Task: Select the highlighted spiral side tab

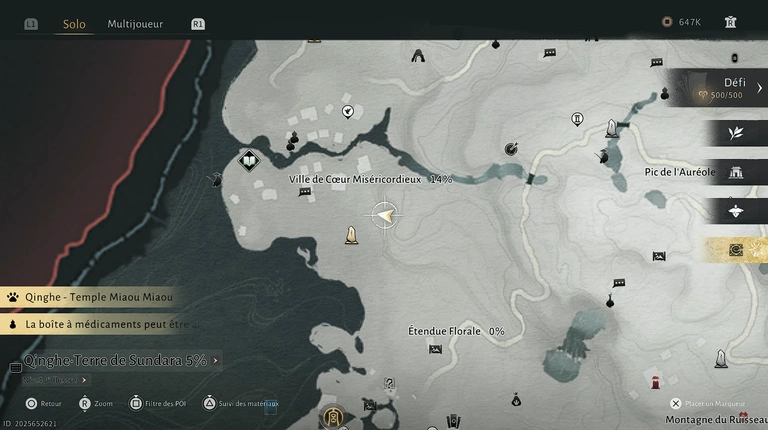Action: 736,249
